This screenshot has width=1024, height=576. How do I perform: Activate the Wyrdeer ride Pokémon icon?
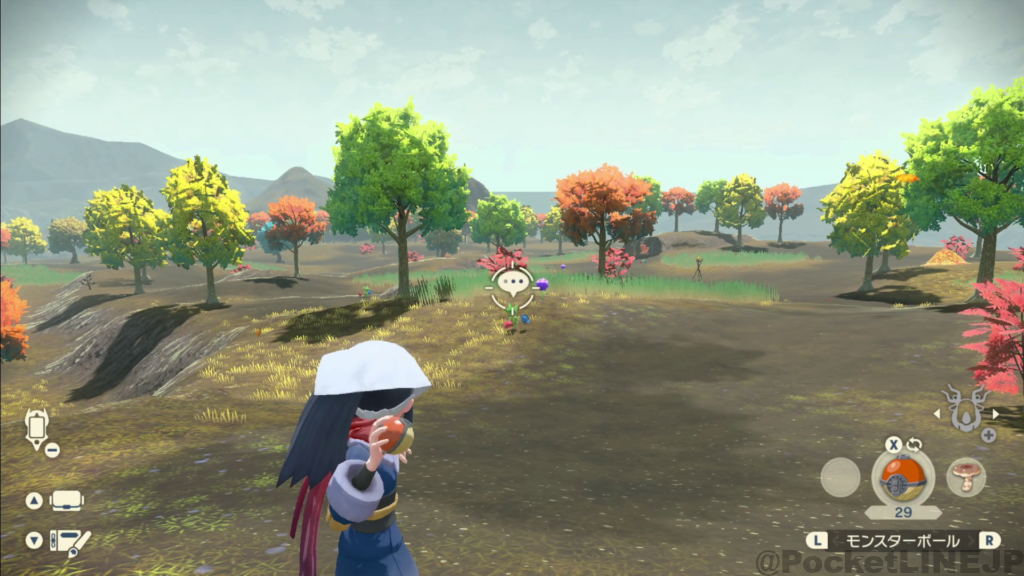click(967, 411)
